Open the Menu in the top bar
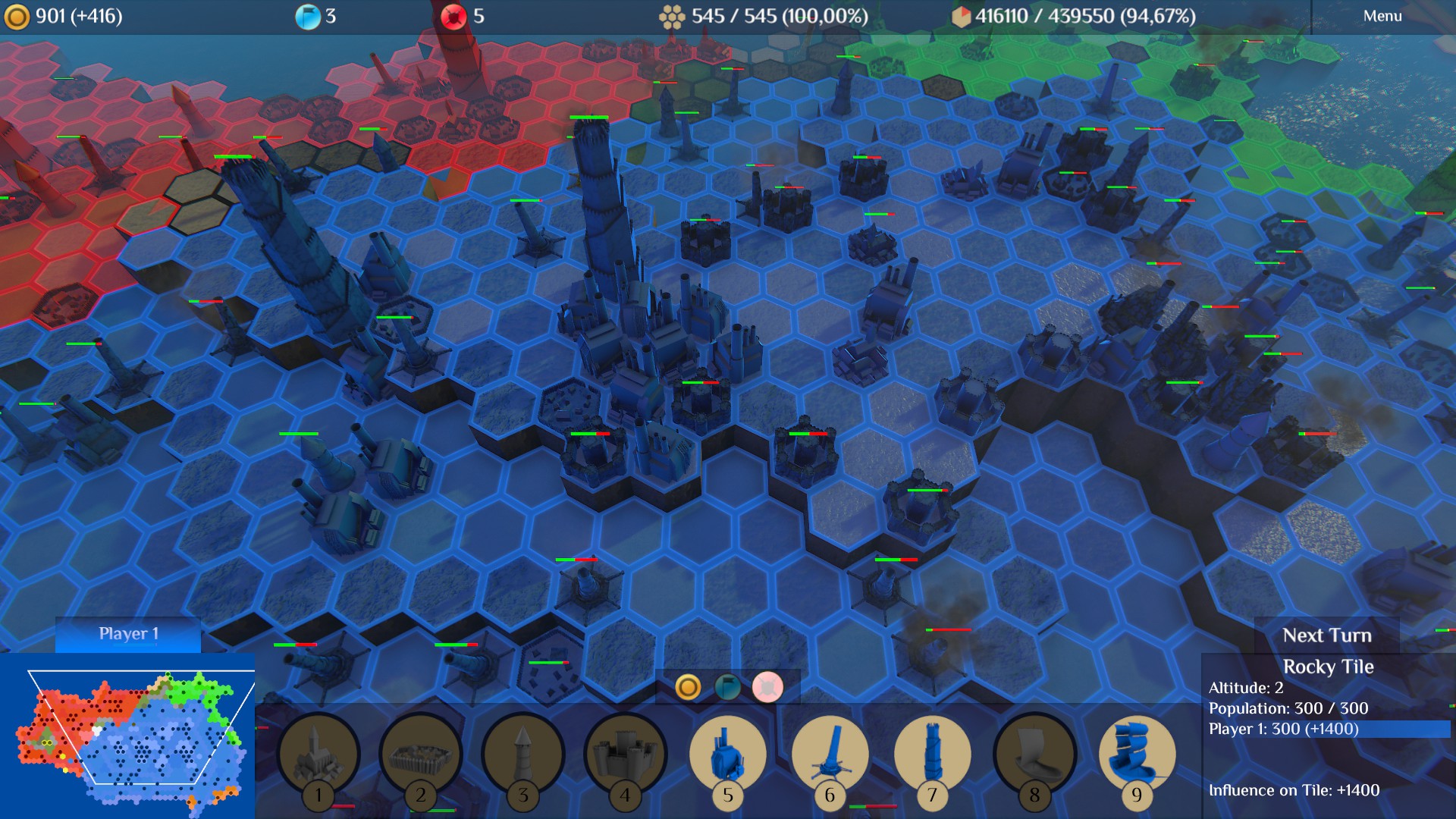 (x=1382, y=16)
